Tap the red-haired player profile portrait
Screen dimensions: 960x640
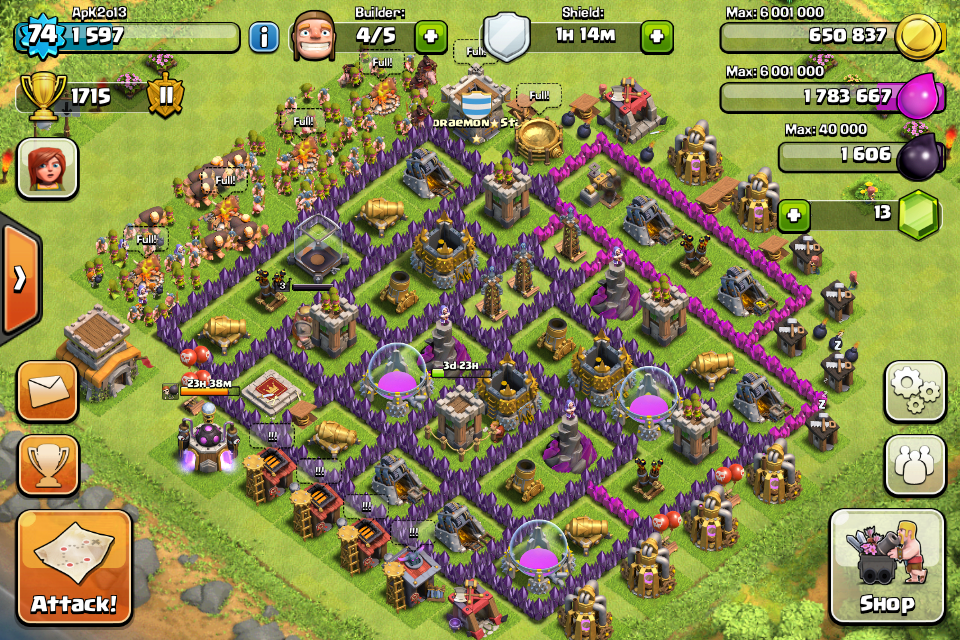pos(46,168)
